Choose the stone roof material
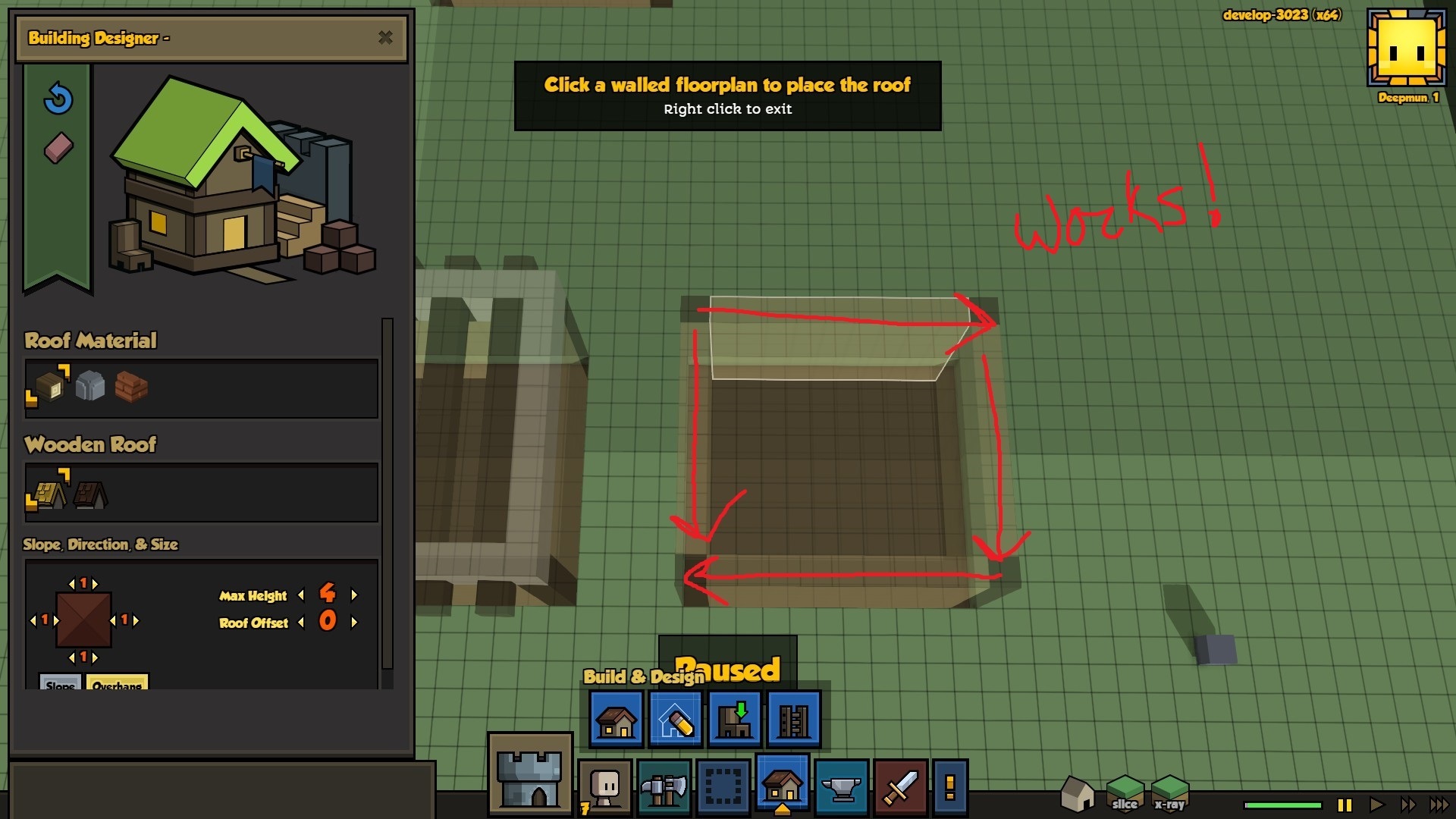Screen dimensions: 1456x819 (x=90, y=386)
